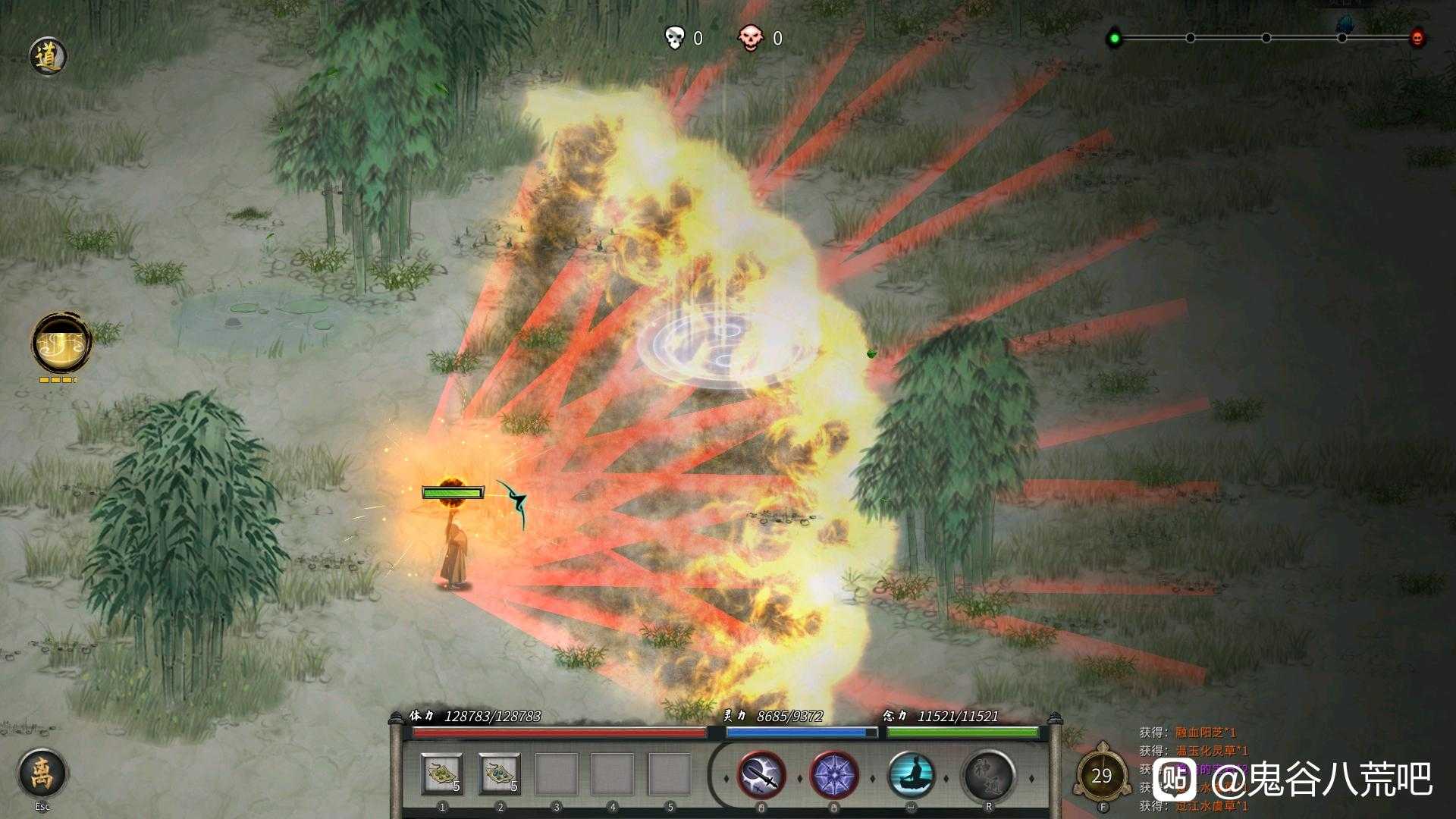Activate the golden cauldron artifact icon
Image resolution: width=1456 pixels, height=819 pixels.
(61, 344)
